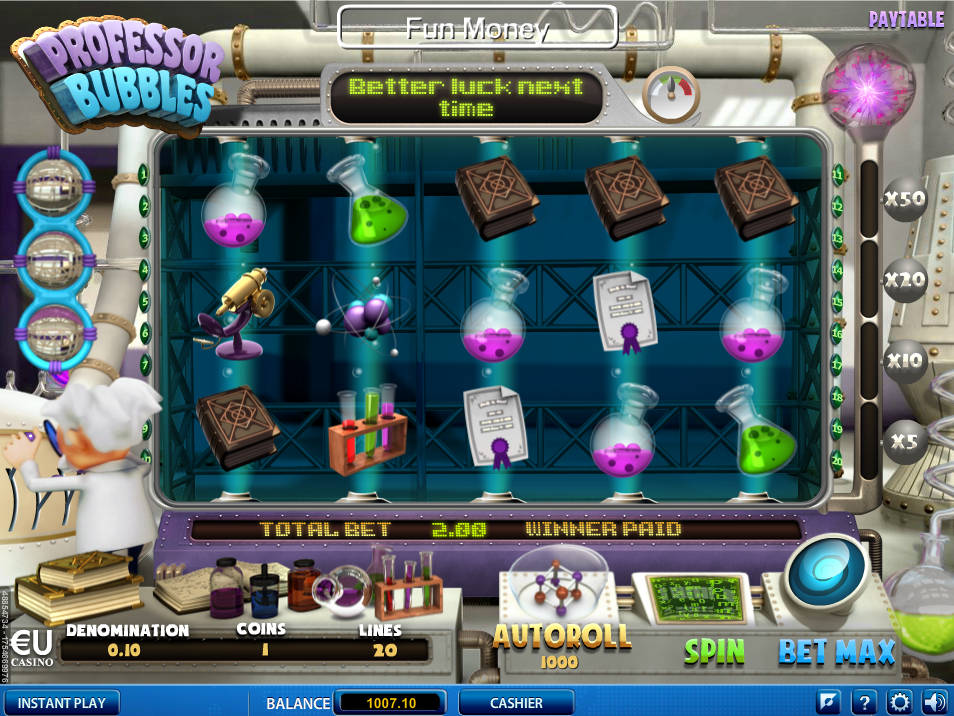Start Autoroll mode
This screenshot has height=716, width=954.
click(562, 636)
